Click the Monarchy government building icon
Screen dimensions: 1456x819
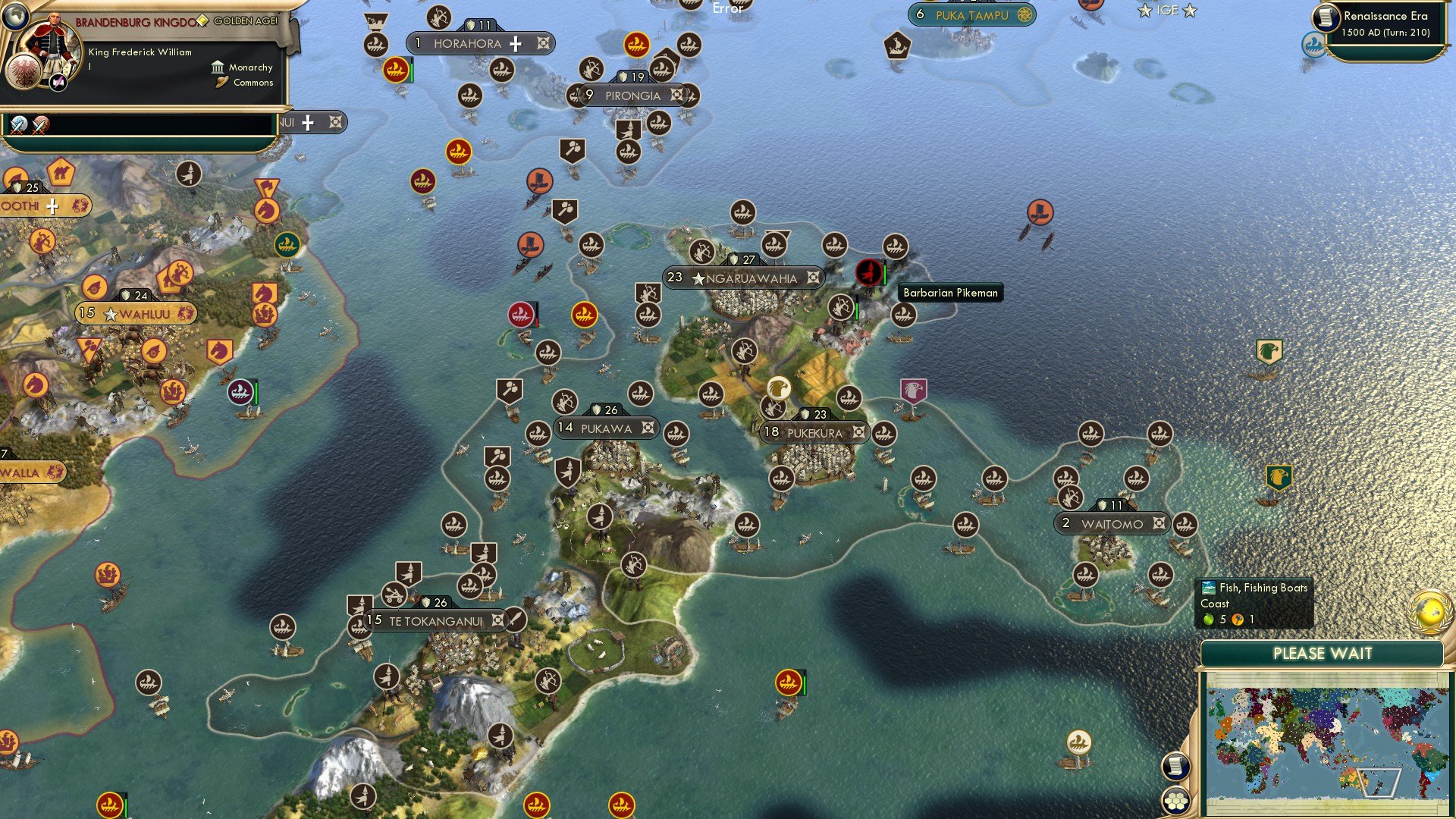pyautogui.click(x=217, y=67)
